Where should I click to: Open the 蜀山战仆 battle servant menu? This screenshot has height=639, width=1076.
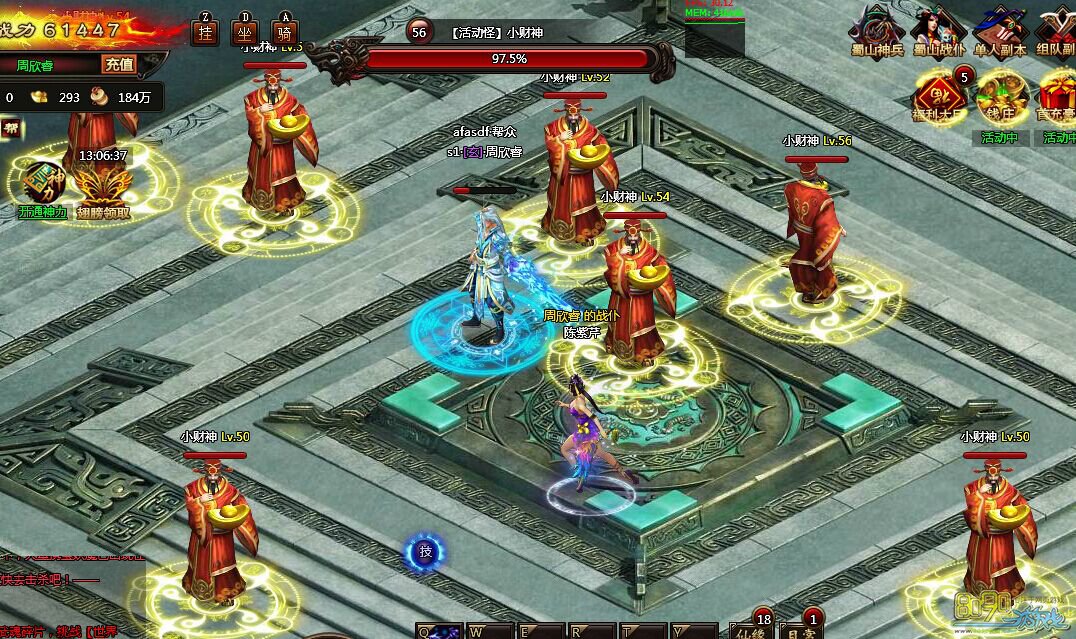(938, 32)
